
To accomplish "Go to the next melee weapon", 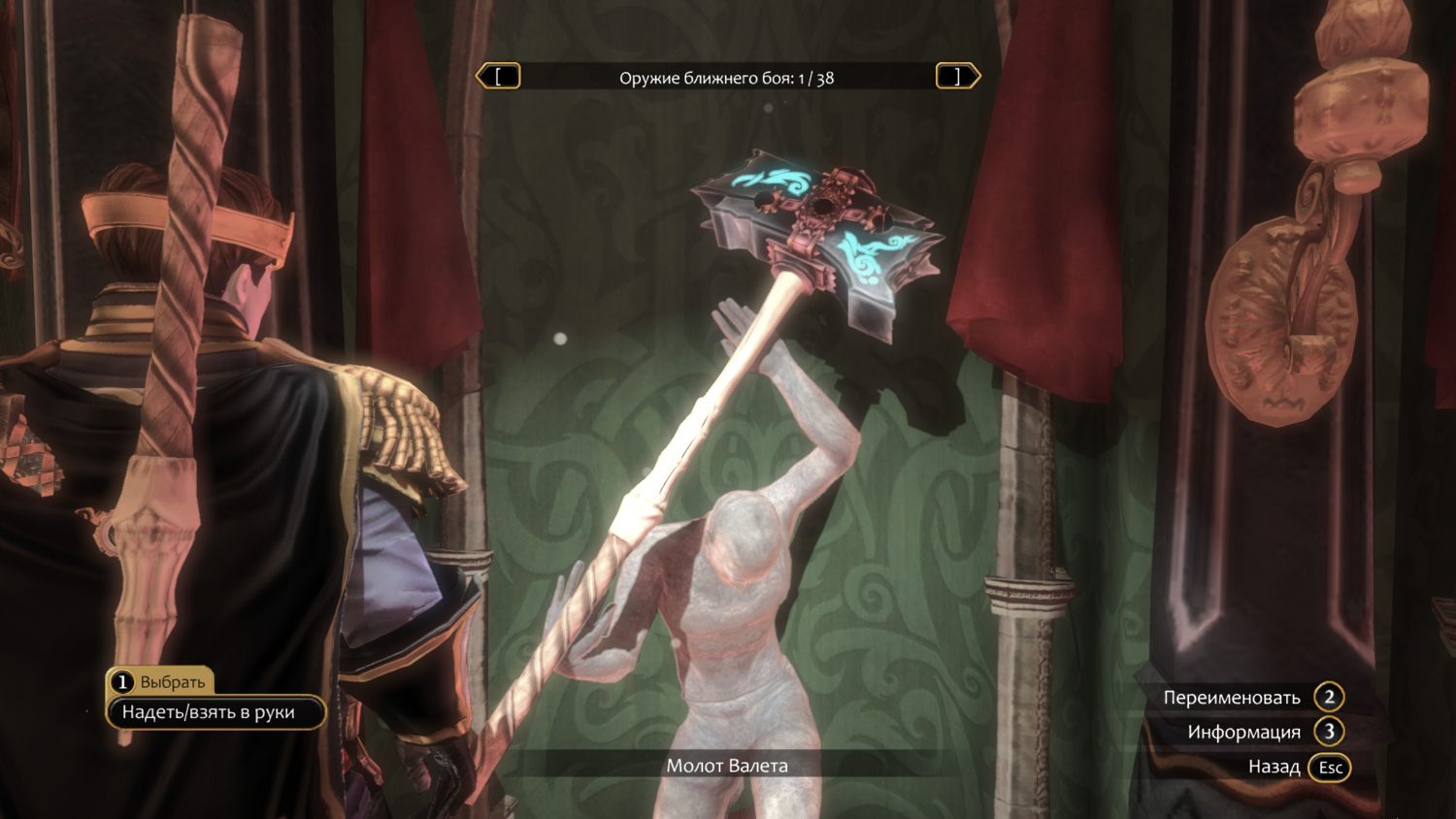I will point(957,77).
